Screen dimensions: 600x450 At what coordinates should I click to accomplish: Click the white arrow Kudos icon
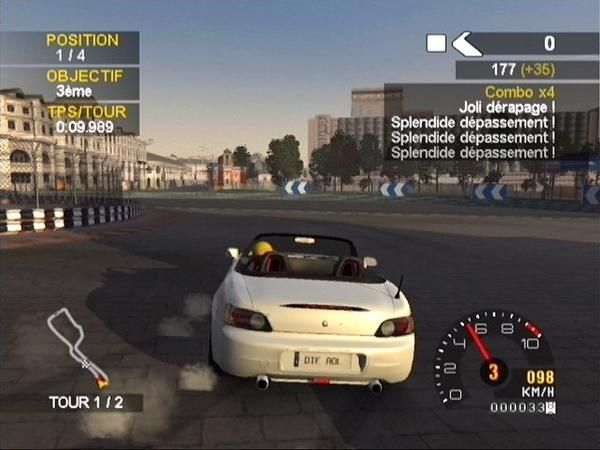(466, 43)
